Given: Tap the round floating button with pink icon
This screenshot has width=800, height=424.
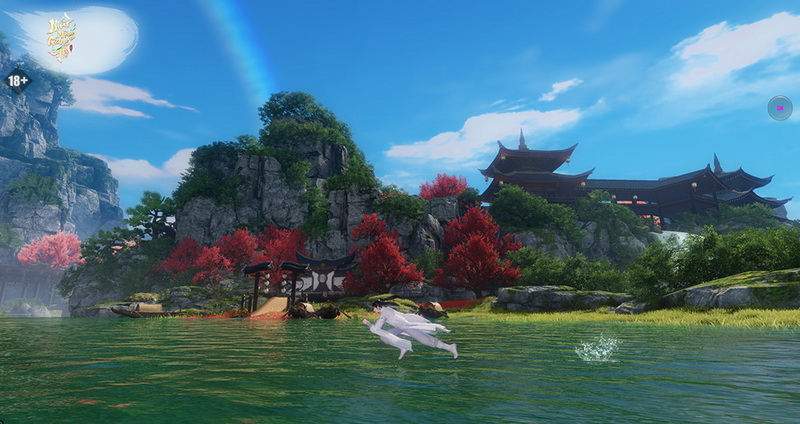Looking at the screenshot, I should [x=779, y=108].
